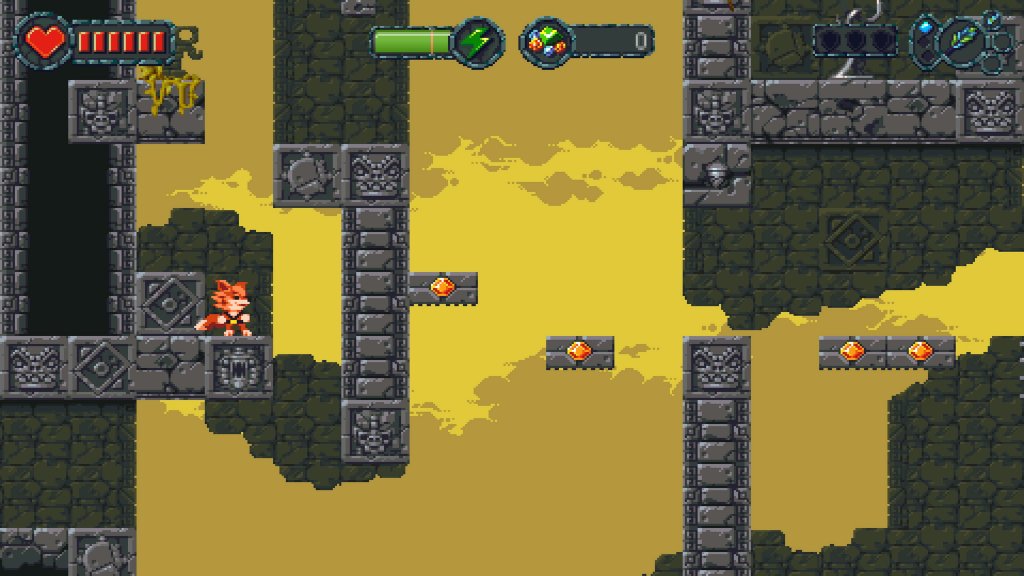Open the colored gems collection icon
Image resolution: width=1024 pixels, height=576 pixels.
click(545, 42)
